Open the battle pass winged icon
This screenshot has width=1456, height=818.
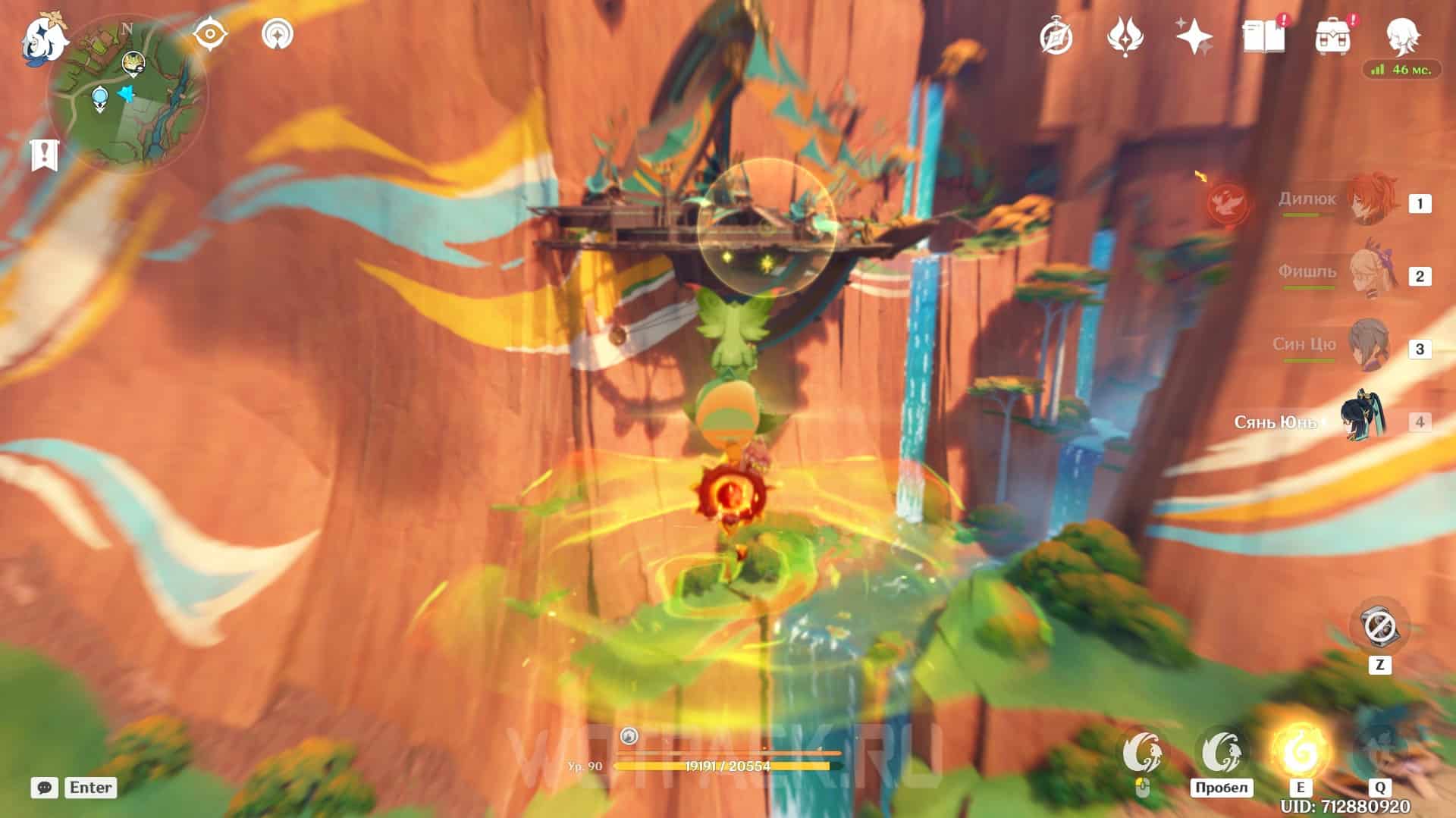pyautogui.click(x=1125, y=37)
